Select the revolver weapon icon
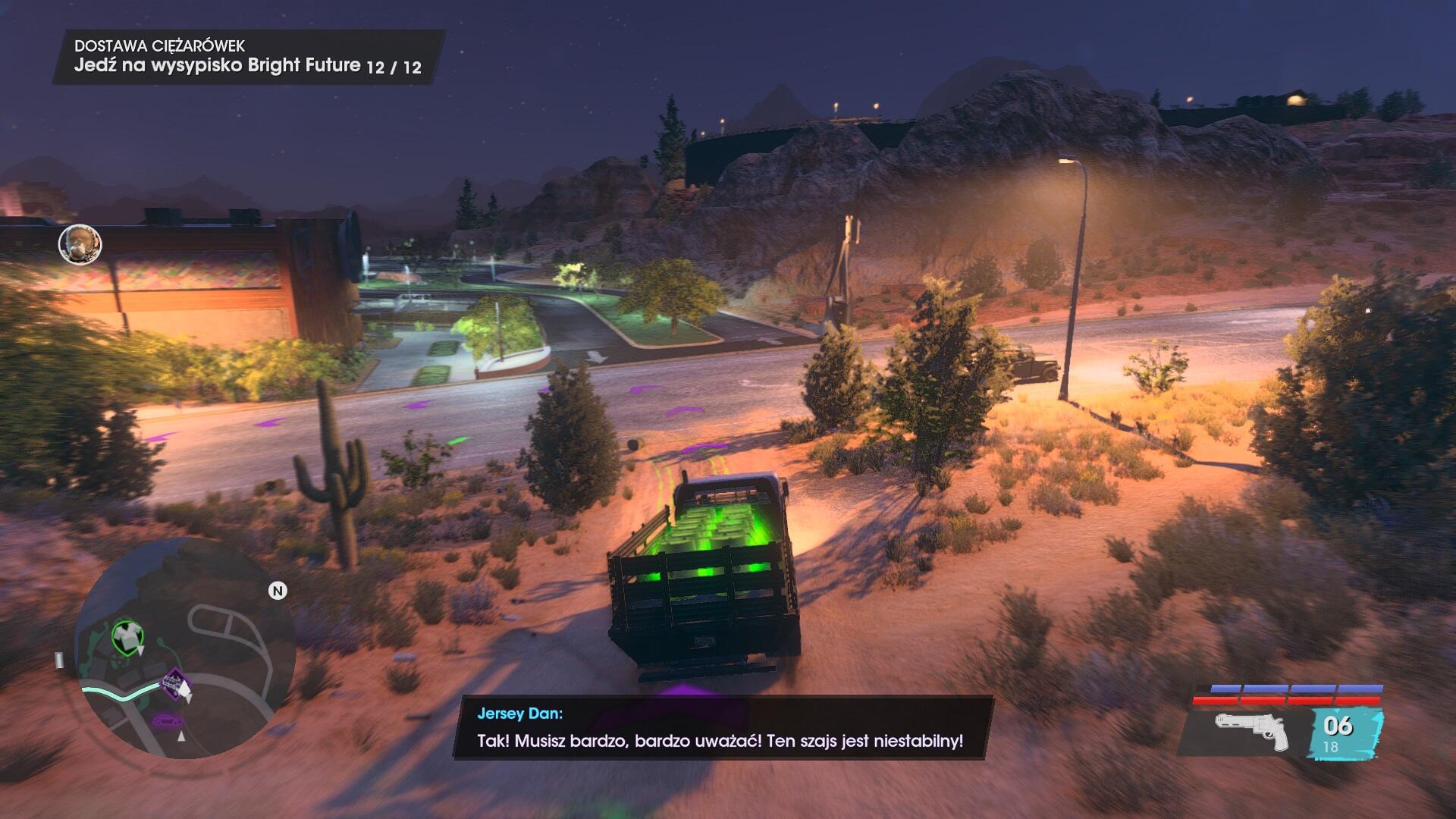This screenshot has height=819, width=1456. [1250, 730]
